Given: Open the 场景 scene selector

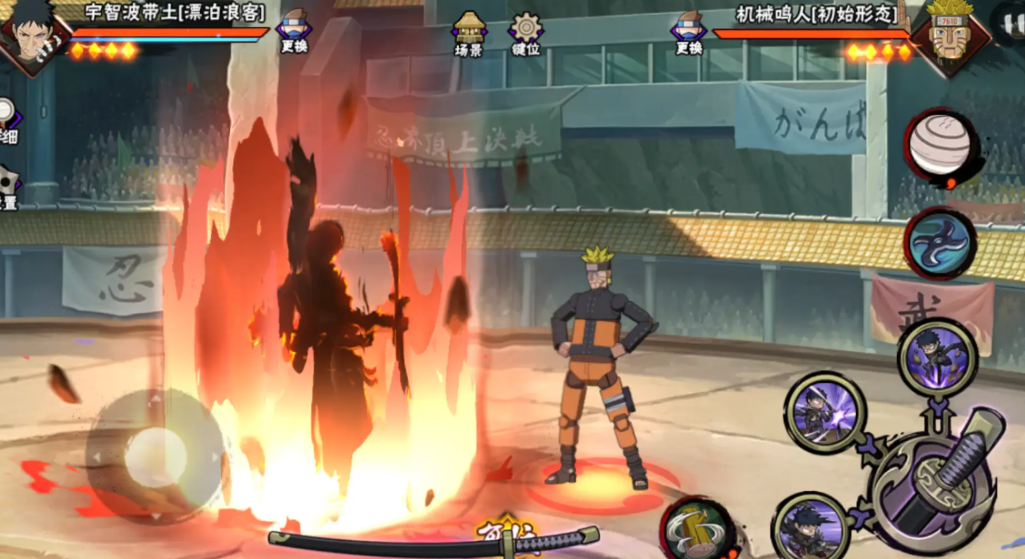Looking at the screenshot, I should click(469, 34).
